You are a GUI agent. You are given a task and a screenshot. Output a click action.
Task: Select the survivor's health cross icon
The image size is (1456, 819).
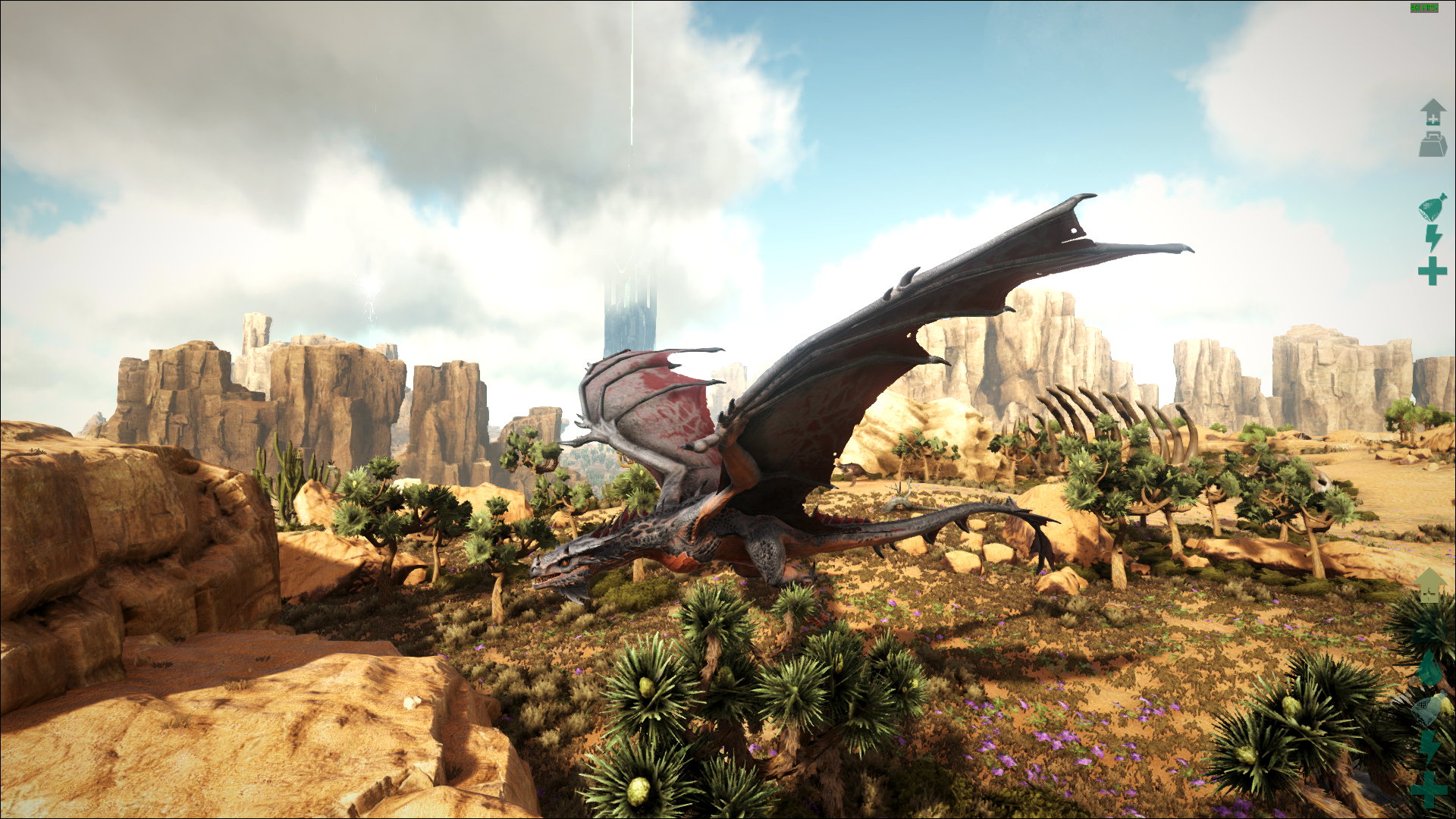[1429, 790]
